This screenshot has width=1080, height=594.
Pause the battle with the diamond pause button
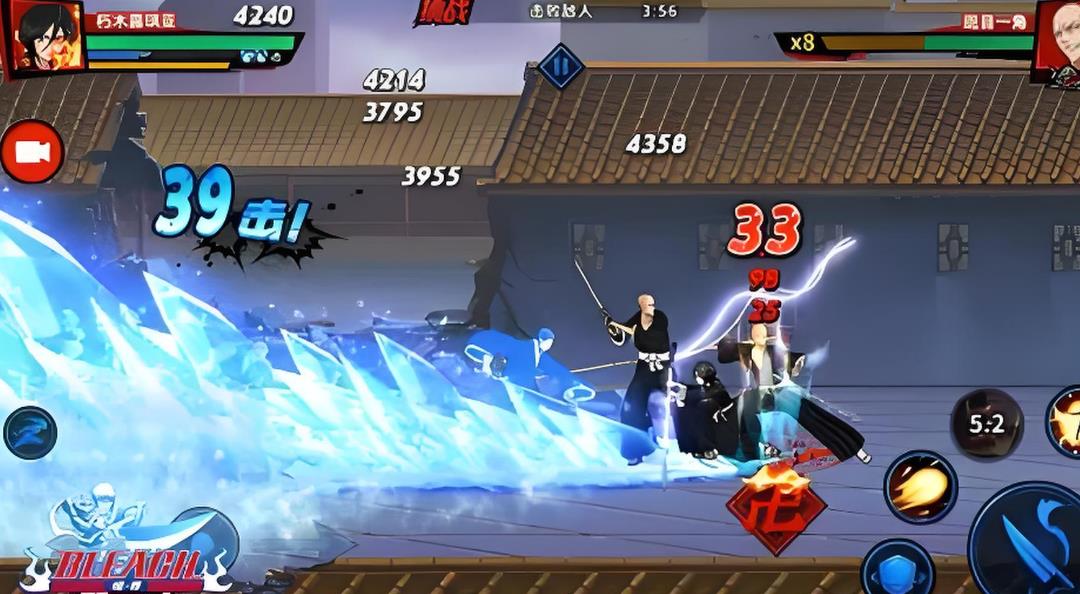point(561,67)
